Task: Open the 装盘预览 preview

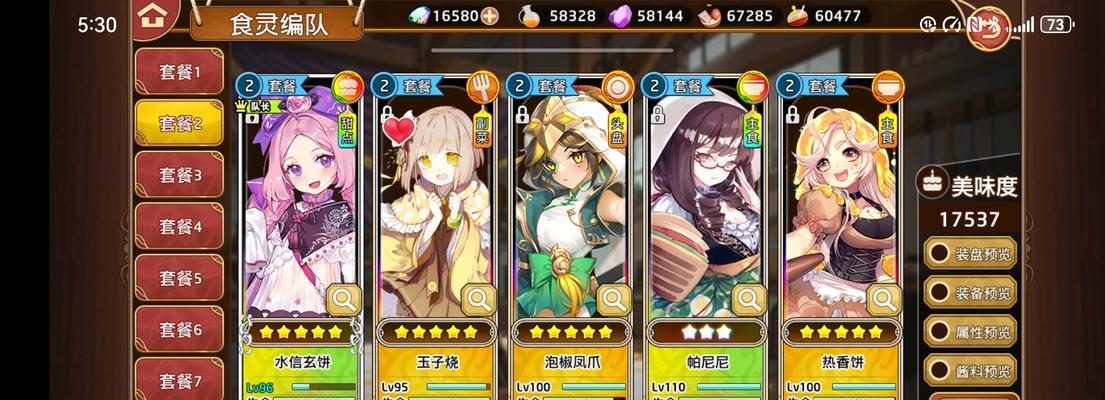Action: [971, 253]
